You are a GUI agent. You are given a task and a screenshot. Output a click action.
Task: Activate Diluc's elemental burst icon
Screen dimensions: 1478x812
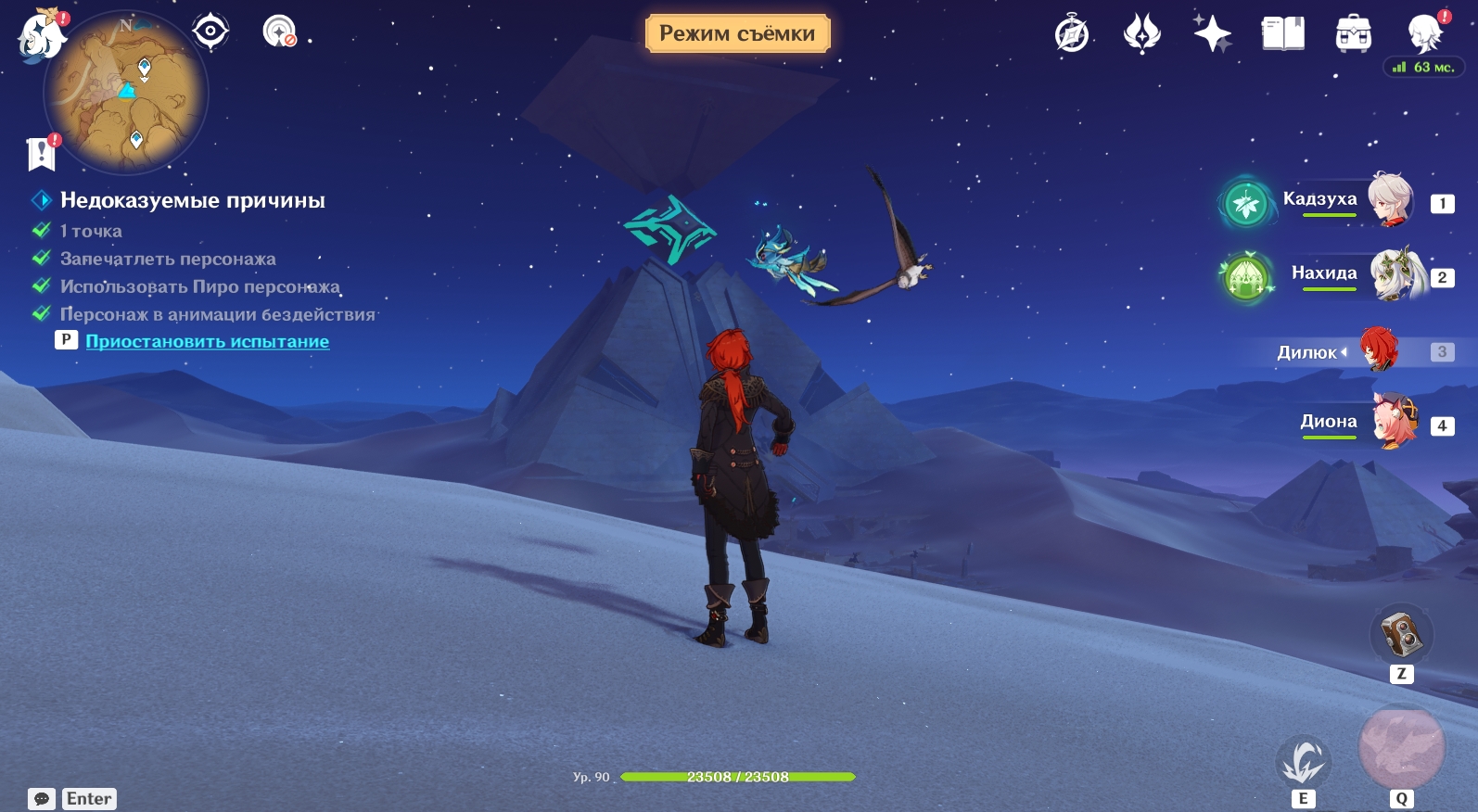(x=1401, y=748)
